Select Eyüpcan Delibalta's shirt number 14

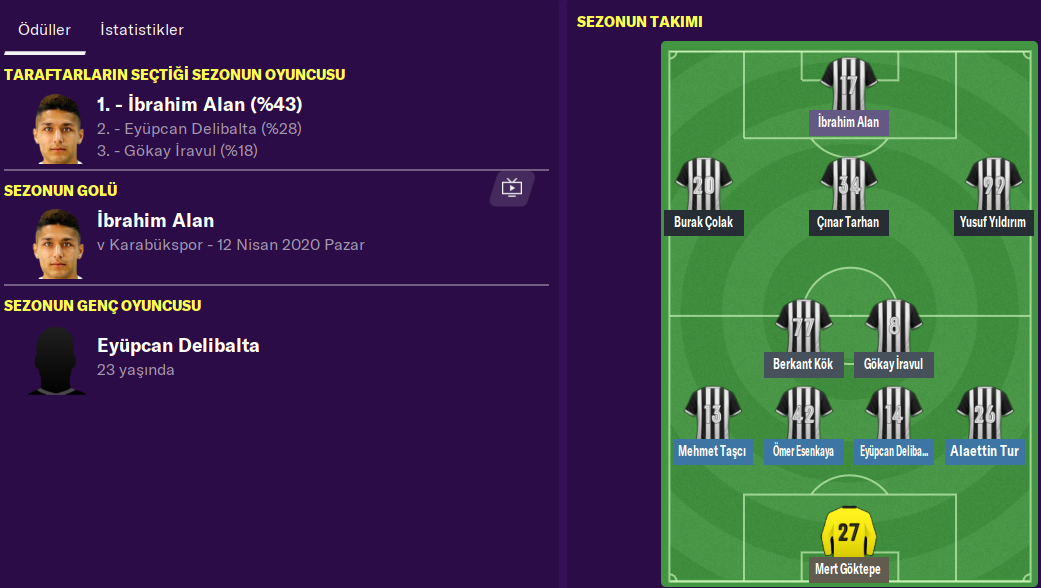[893, 412]
